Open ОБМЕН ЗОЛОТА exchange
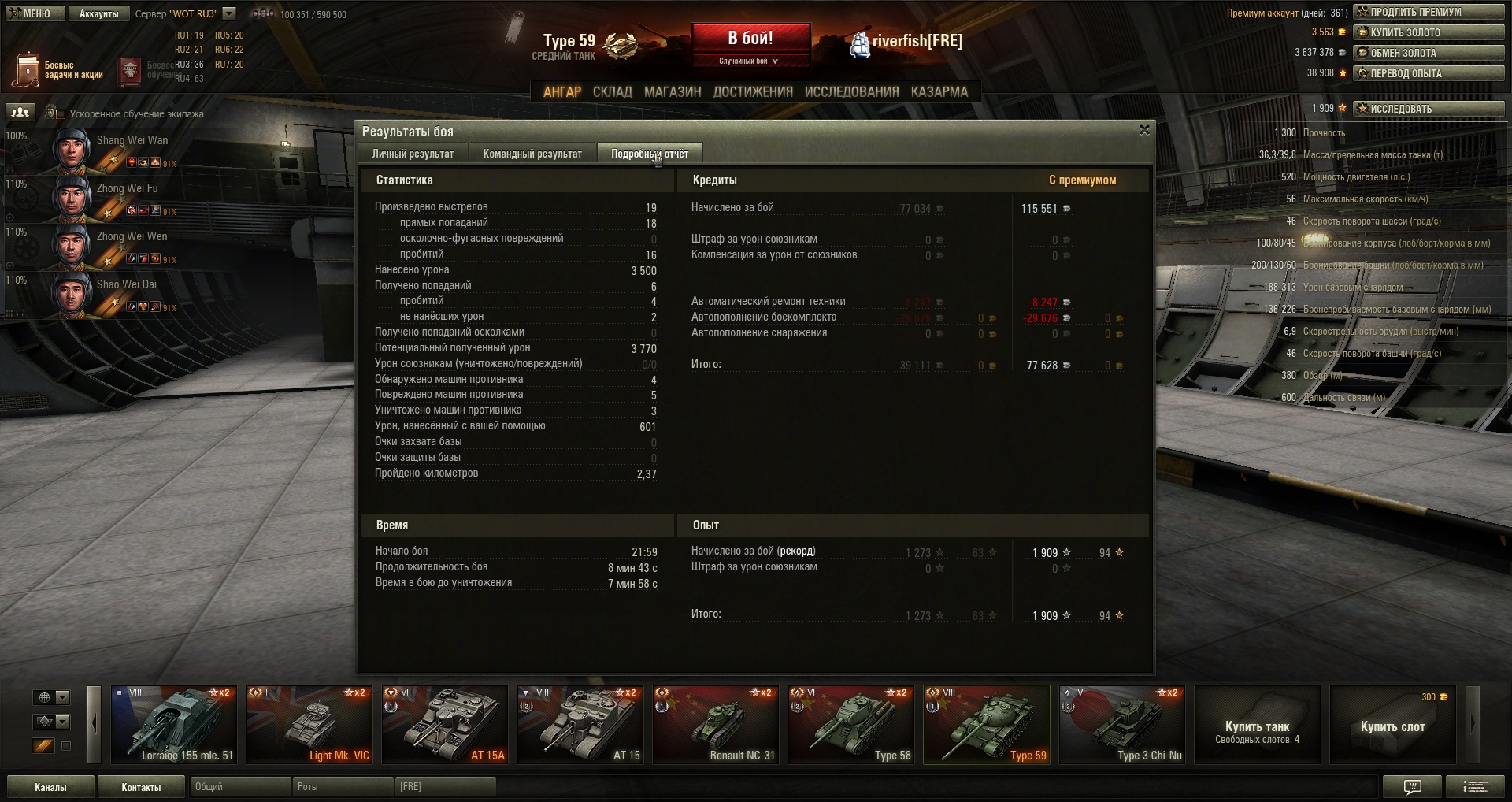 [1429, 53]
